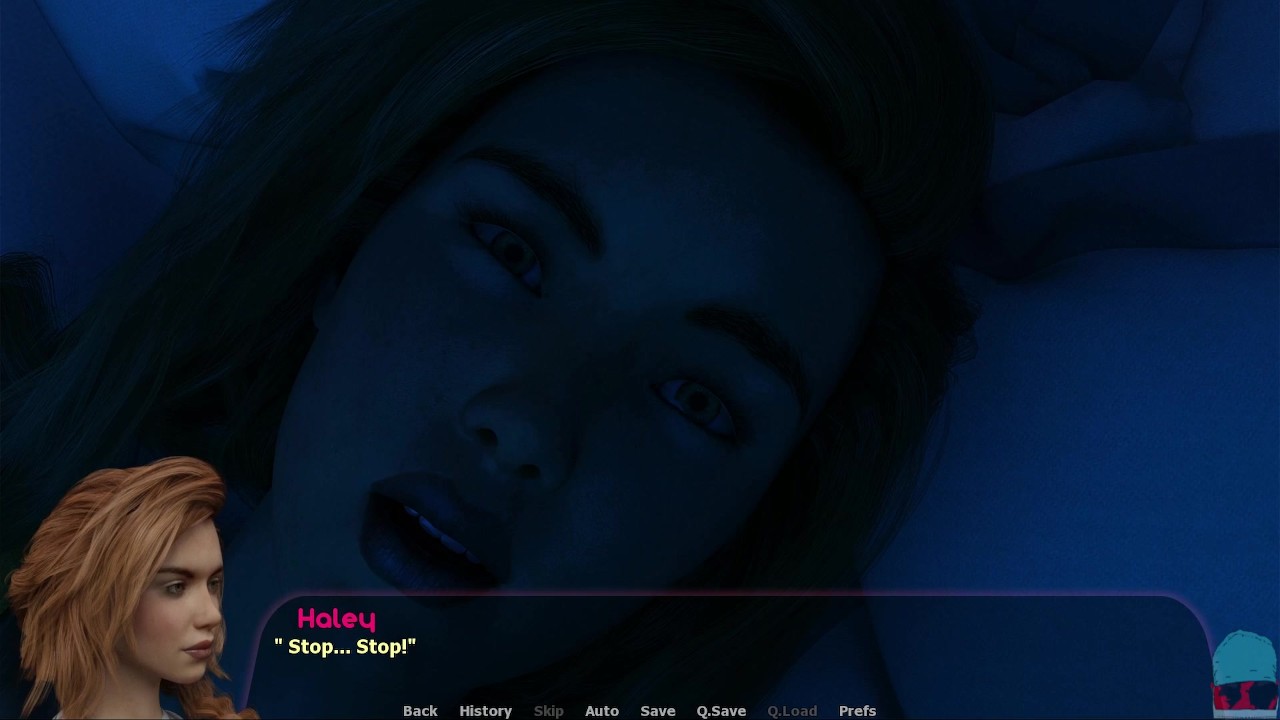Screen dimensions: 1280x720
Task: Go back to previous dialogue line
Action: [420, 711]
